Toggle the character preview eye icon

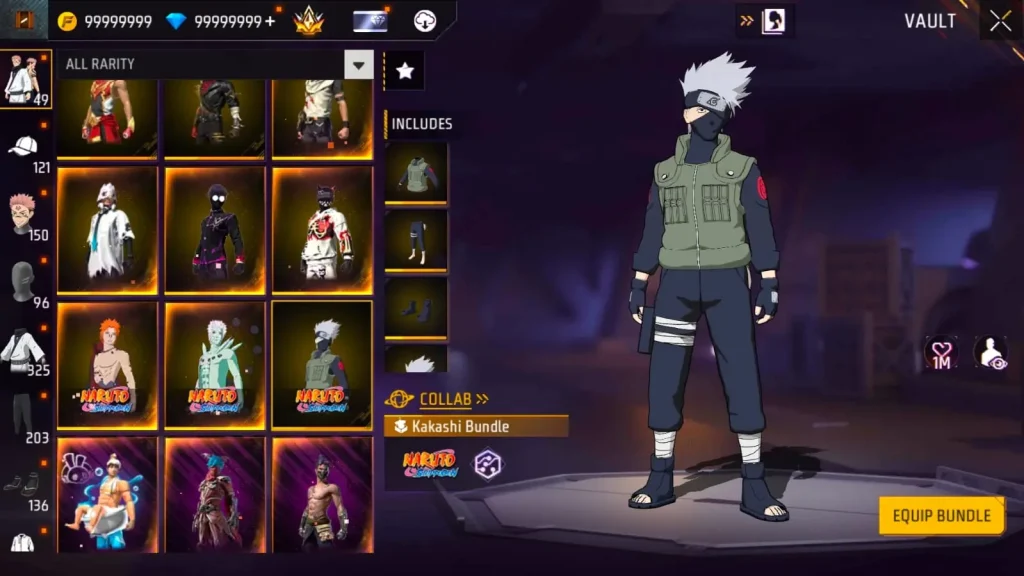pyautogui.click(x=990, y=353)
